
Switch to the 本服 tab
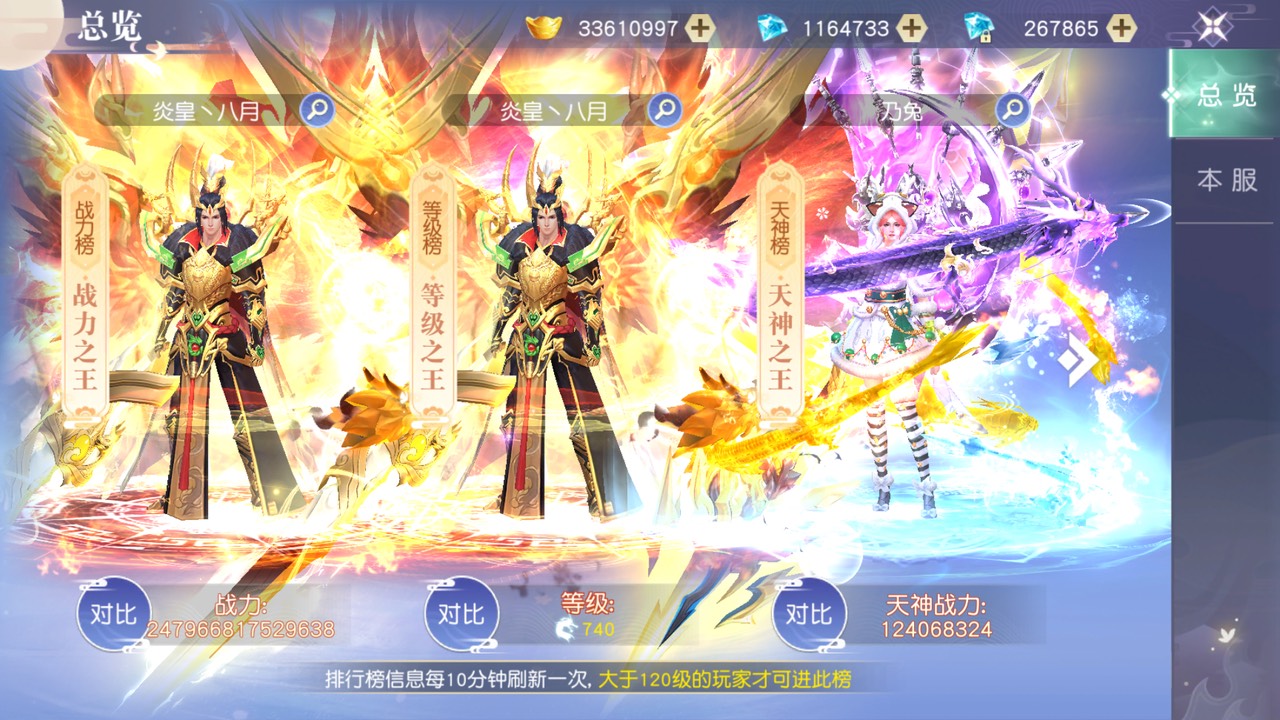click(x=1227, y=180)
